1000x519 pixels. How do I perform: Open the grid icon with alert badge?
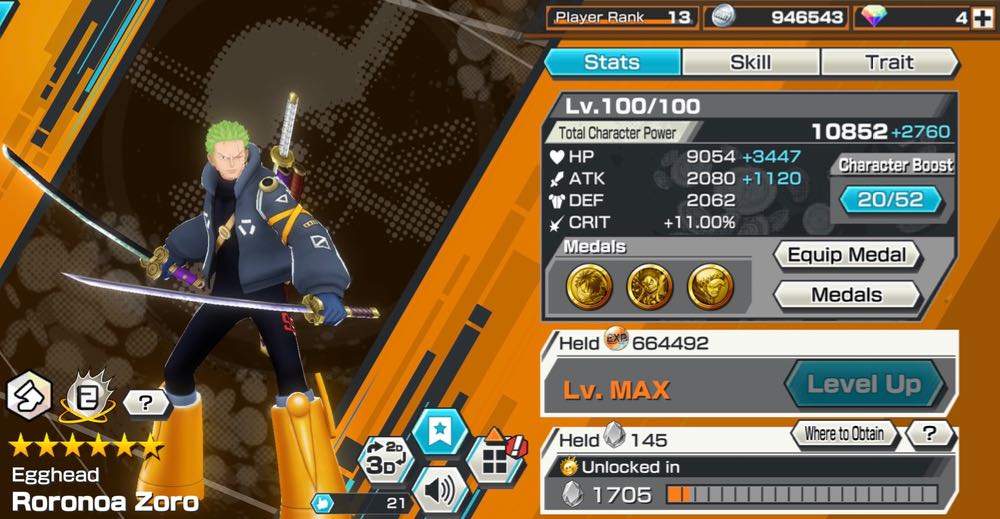click(x=493, y=462)
